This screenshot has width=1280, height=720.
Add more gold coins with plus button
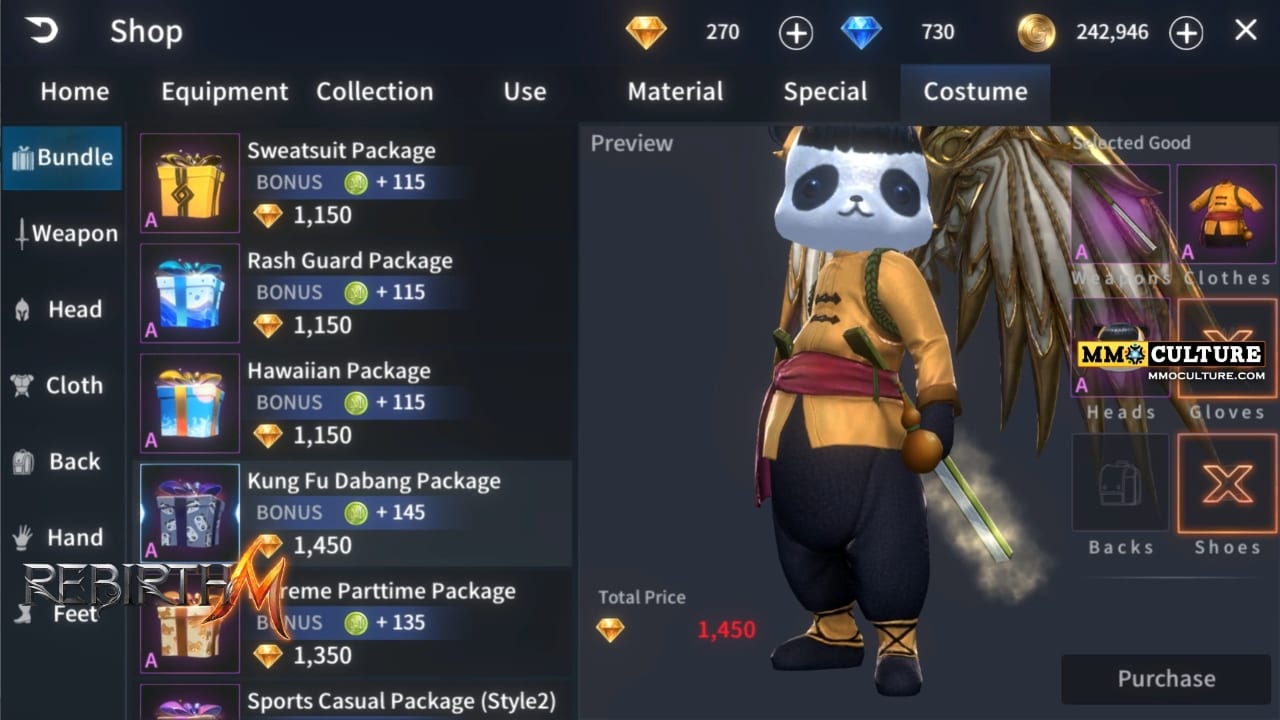click(1186, 33)
